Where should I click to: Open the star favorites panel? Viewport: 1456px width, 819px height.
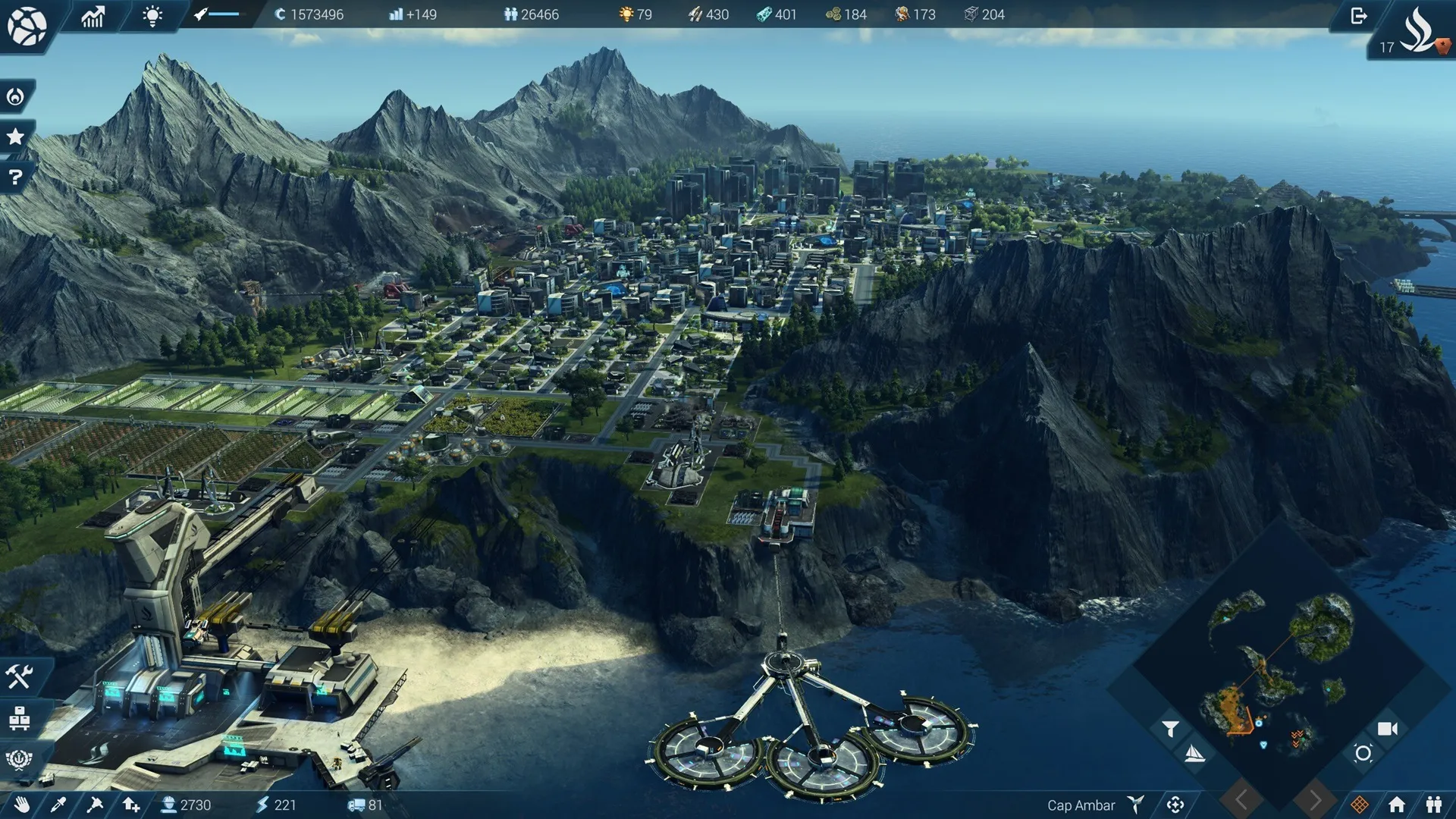point(15,136)
